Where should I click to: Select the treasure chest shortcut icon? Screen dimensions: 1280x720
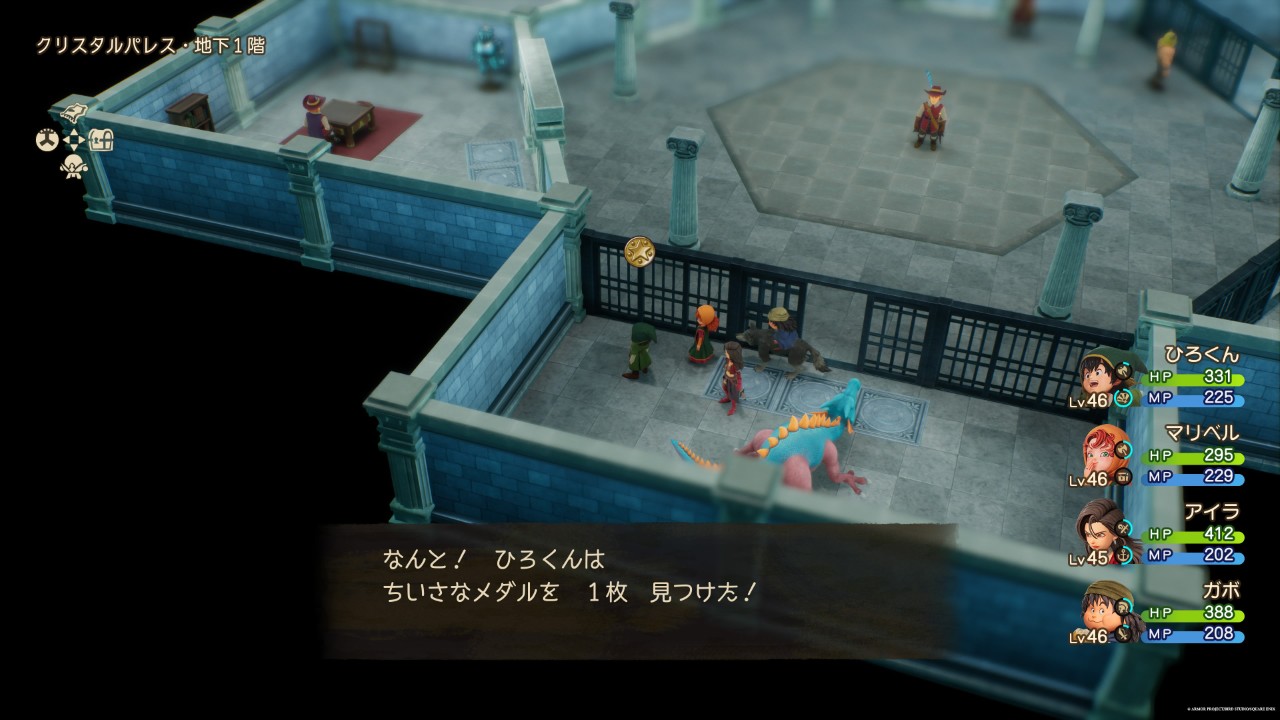(101, 140)
